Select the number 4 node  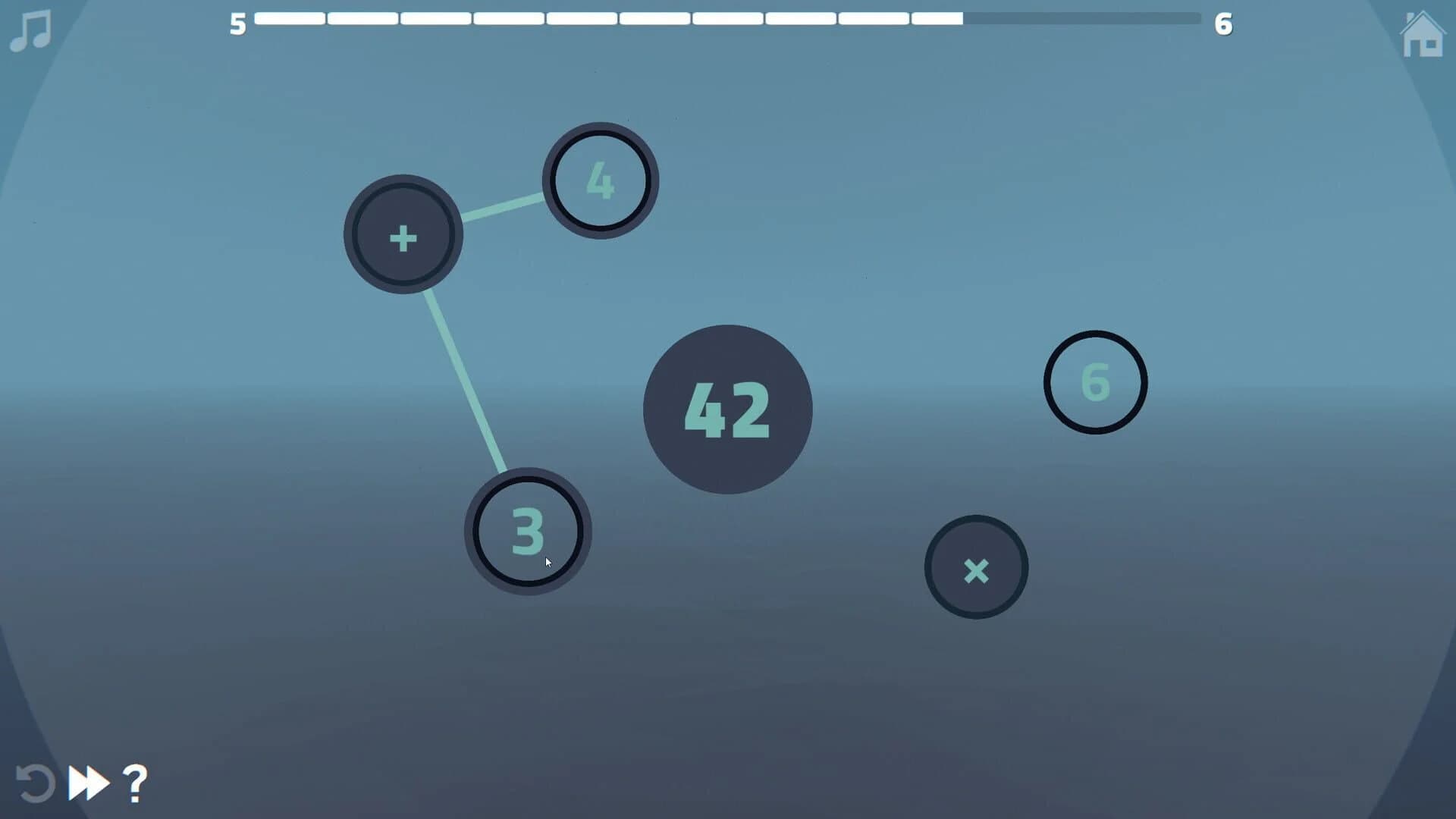coord(599,180)
